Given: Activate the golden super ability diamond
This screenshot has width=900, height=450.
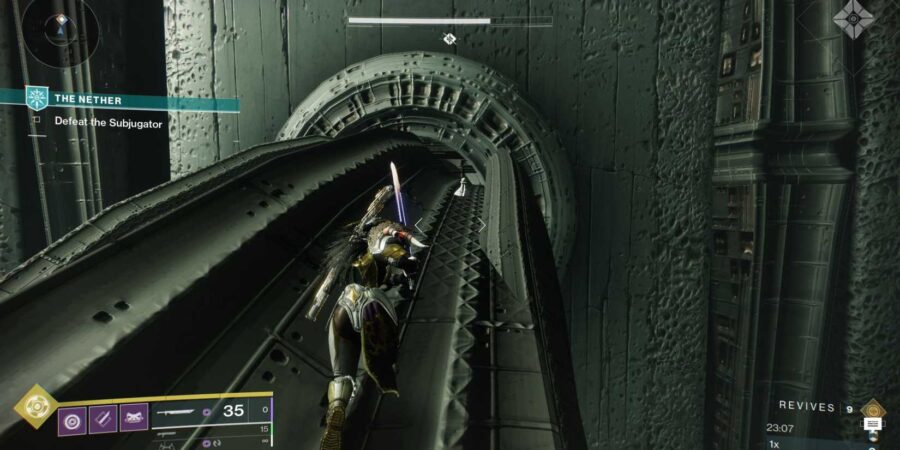Looking at the screenshot, I should [x=34, y=407].
